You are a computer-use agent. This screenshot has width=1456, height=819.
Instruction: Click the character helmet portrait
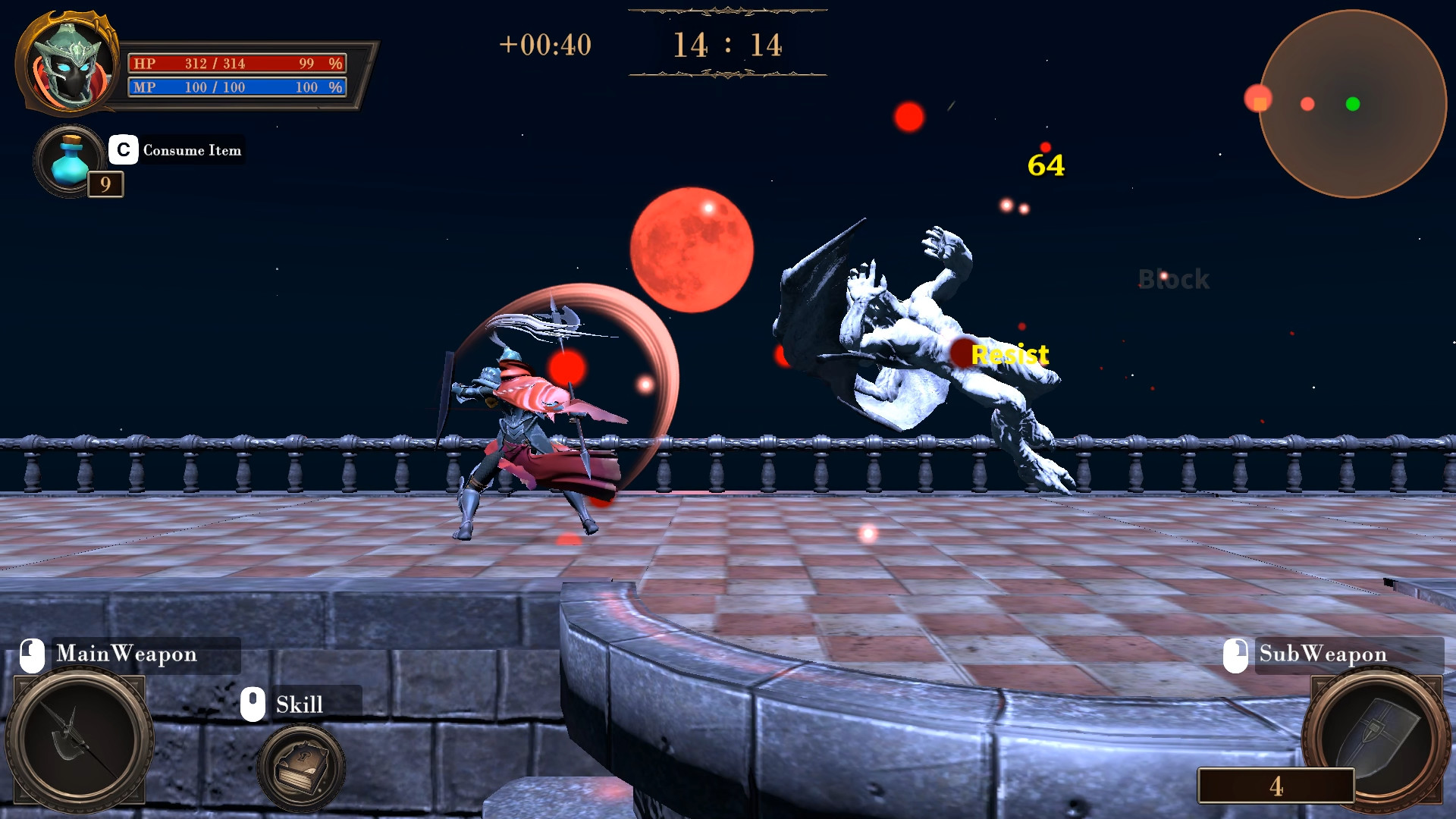pos(67,64)
